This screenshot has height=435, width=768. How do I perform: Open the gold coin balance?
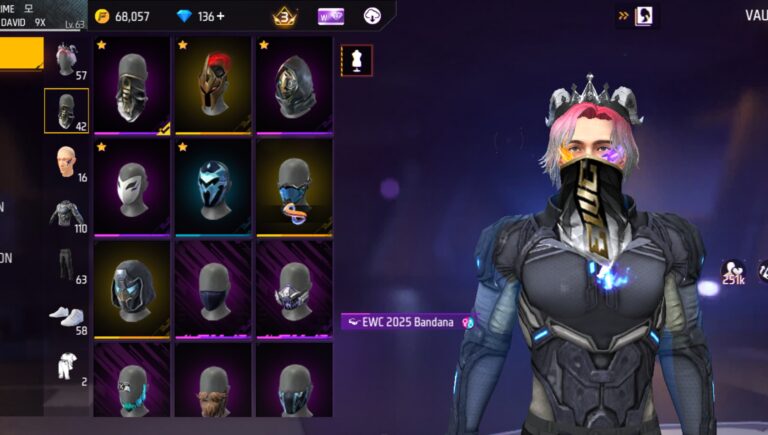coord(122,16)
